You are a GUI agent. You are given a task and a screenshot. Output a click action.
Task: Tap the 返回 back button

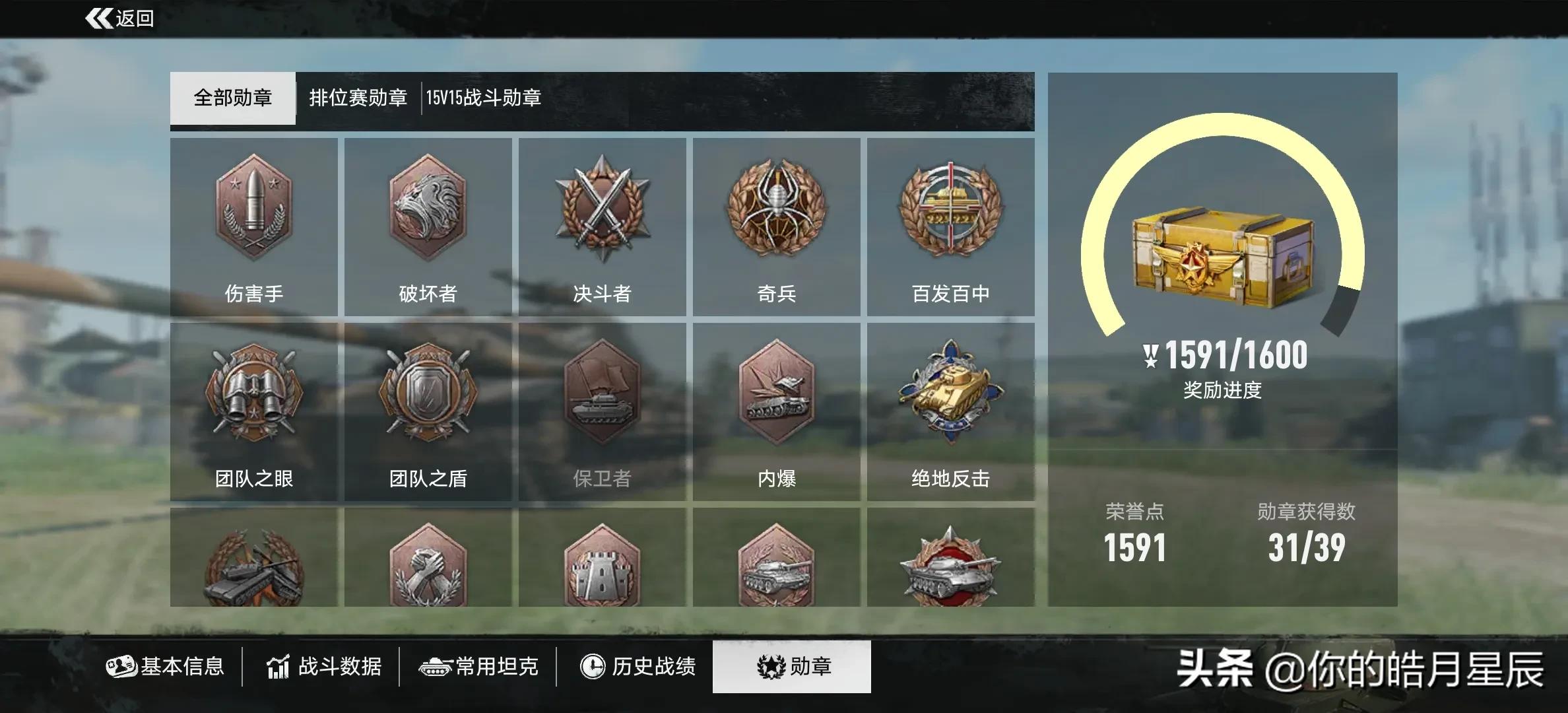(x=119, y=18)
